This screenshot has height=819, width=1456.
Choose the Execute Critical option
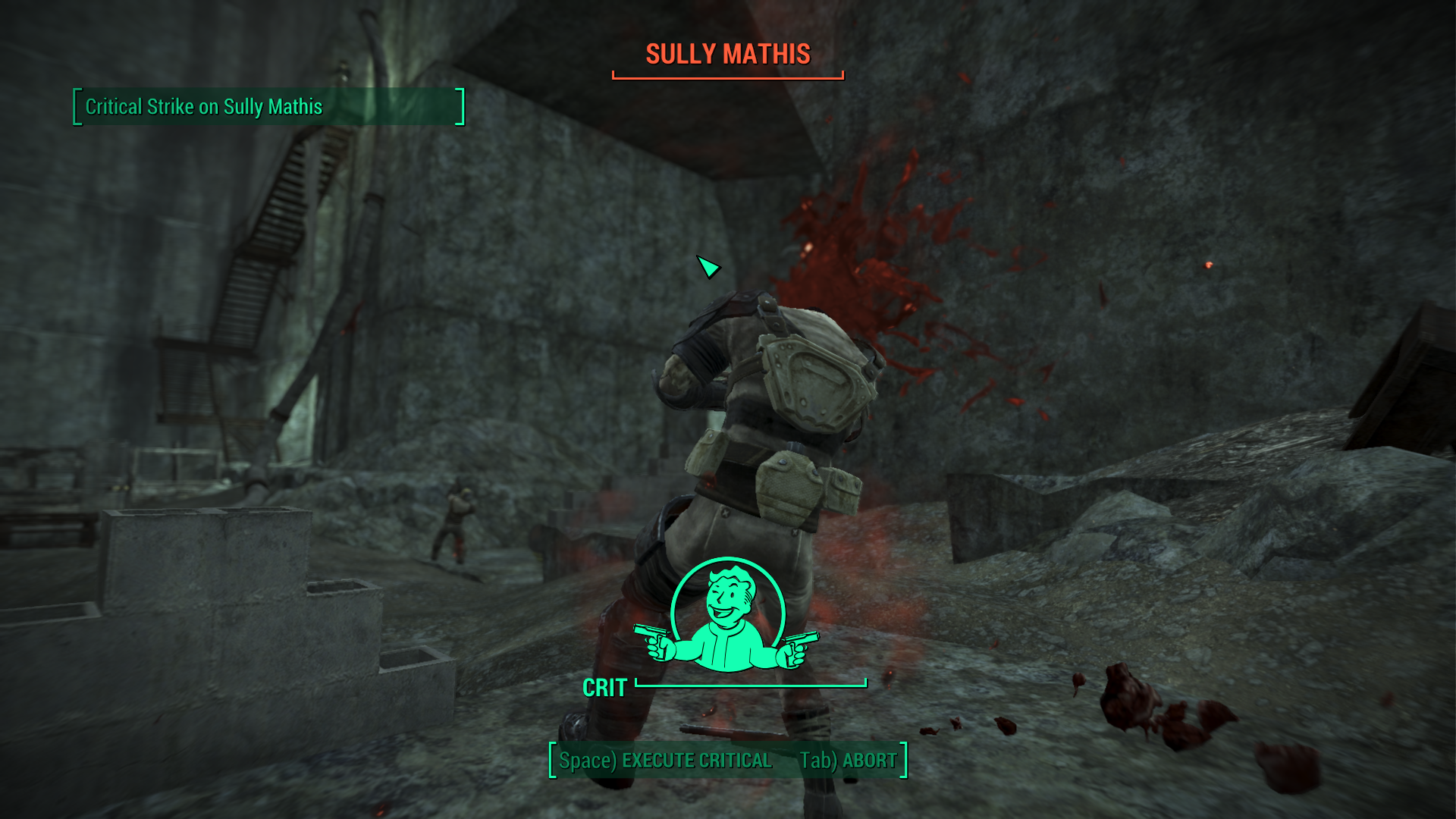click(665, 761)
